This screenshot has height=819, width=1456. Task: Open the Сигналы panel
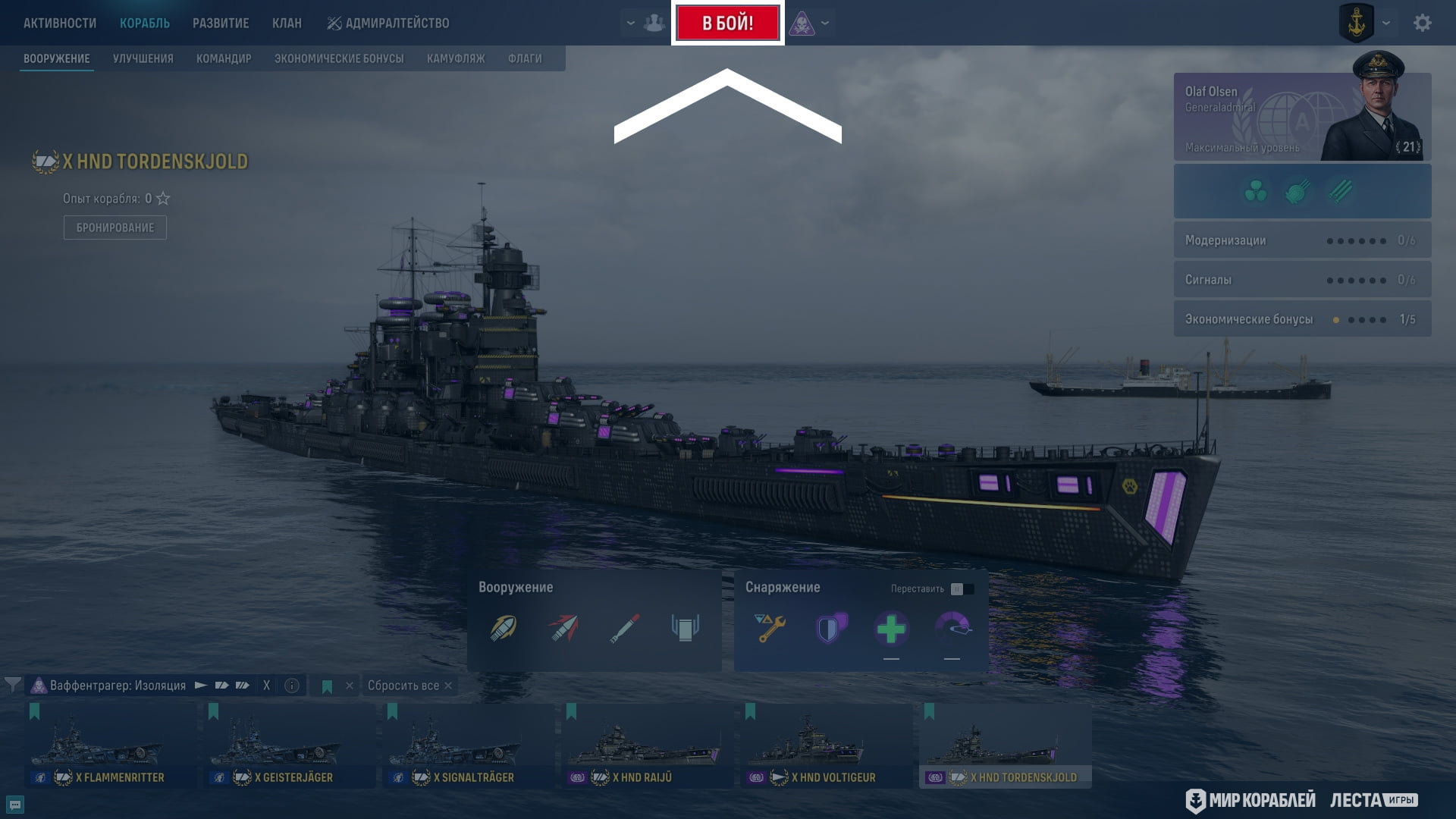[x=1302, y=280]
